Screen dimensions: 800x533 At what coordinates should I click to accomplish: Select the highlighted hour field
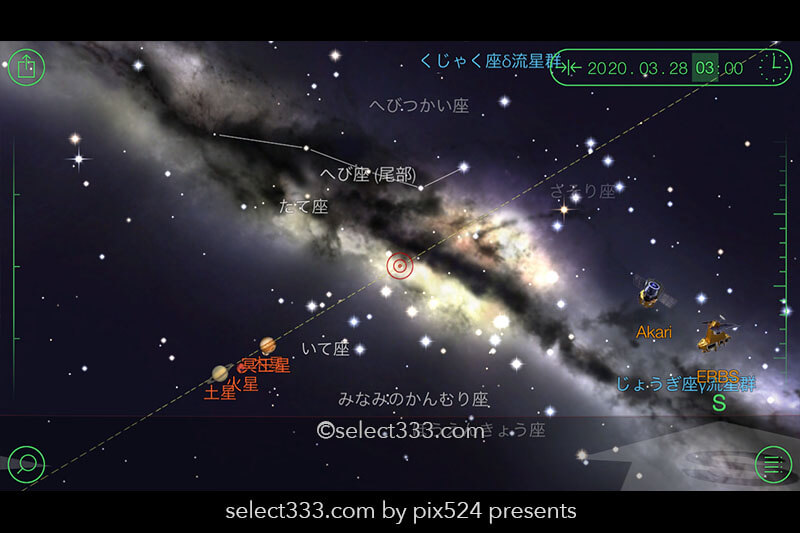coord(705,68)
